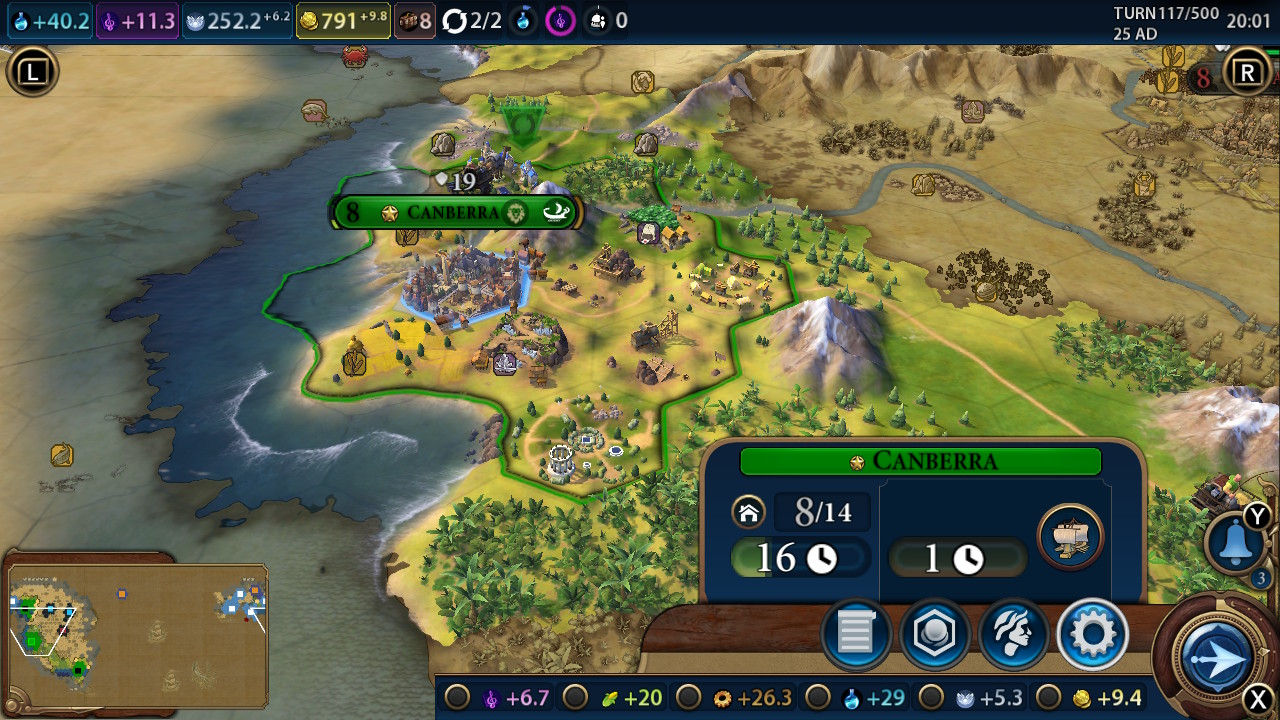Toggle the production yield focus circle
This screenshot has height=720, width=1280.
[x=688, y=697]
